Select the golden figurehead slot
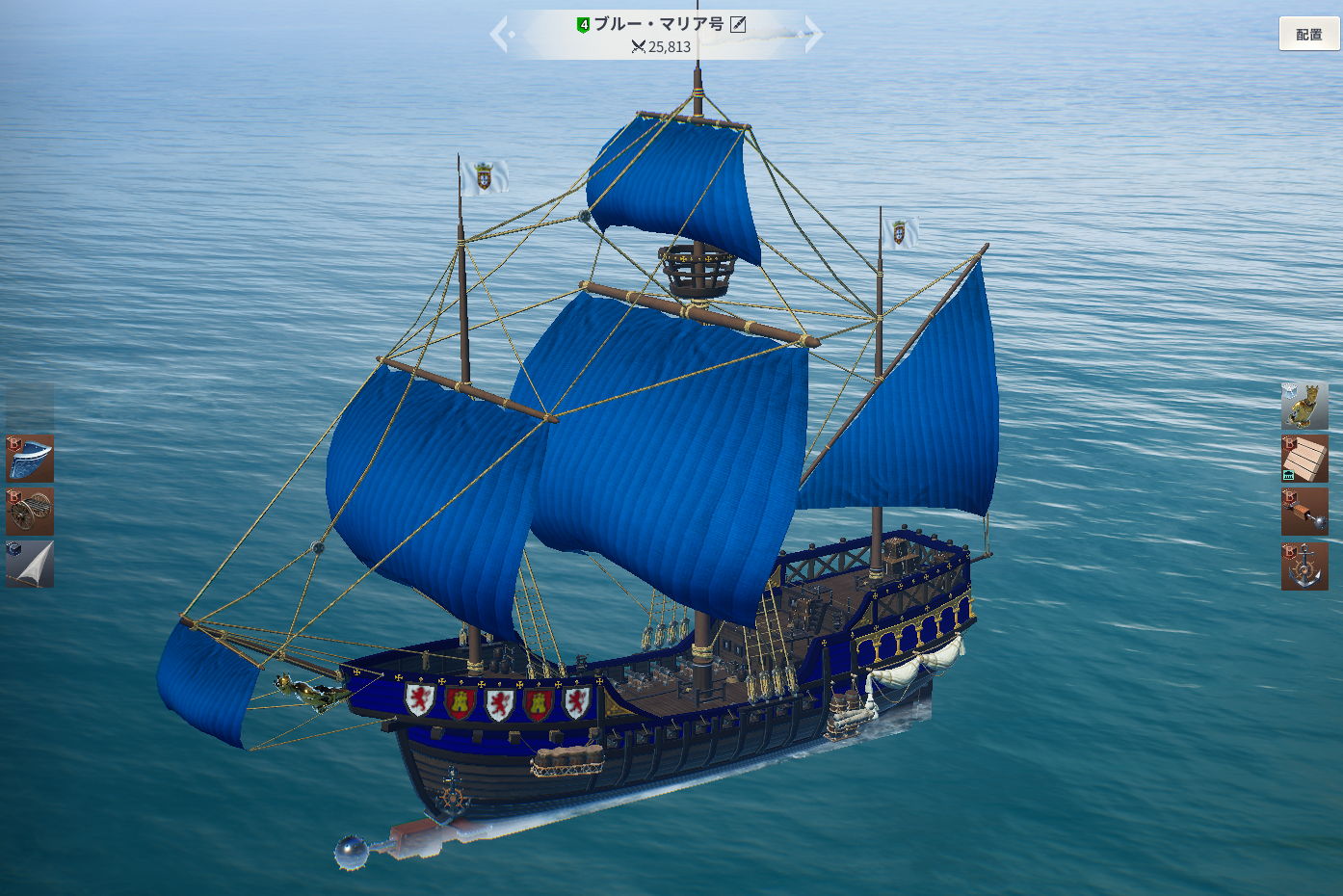The height and width of the screenshot is (896, 1343). pos(1304,406)
